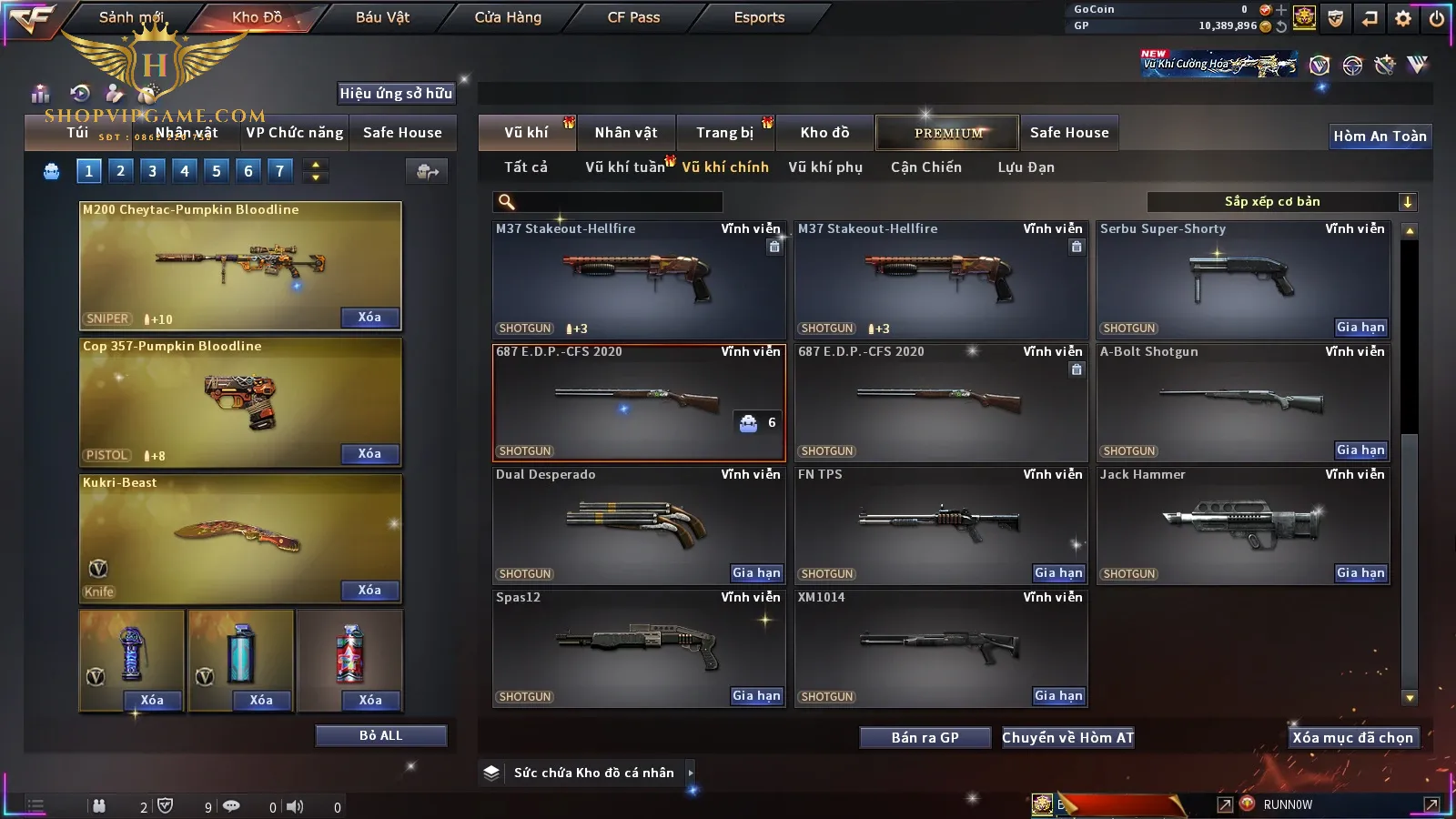Delete selection with Xóa mục đã chọn
1456x819 pixels.
pos(1352,738)
